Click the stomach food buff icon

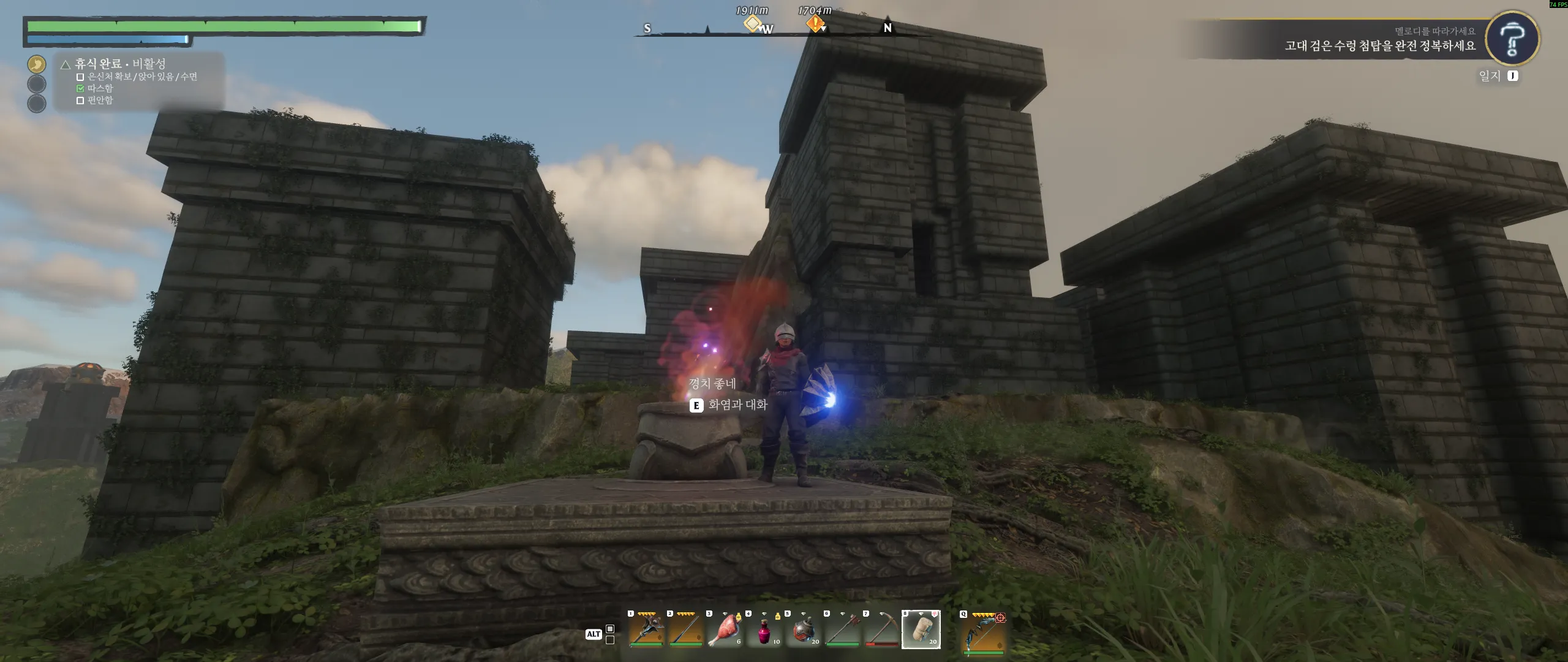37,64
